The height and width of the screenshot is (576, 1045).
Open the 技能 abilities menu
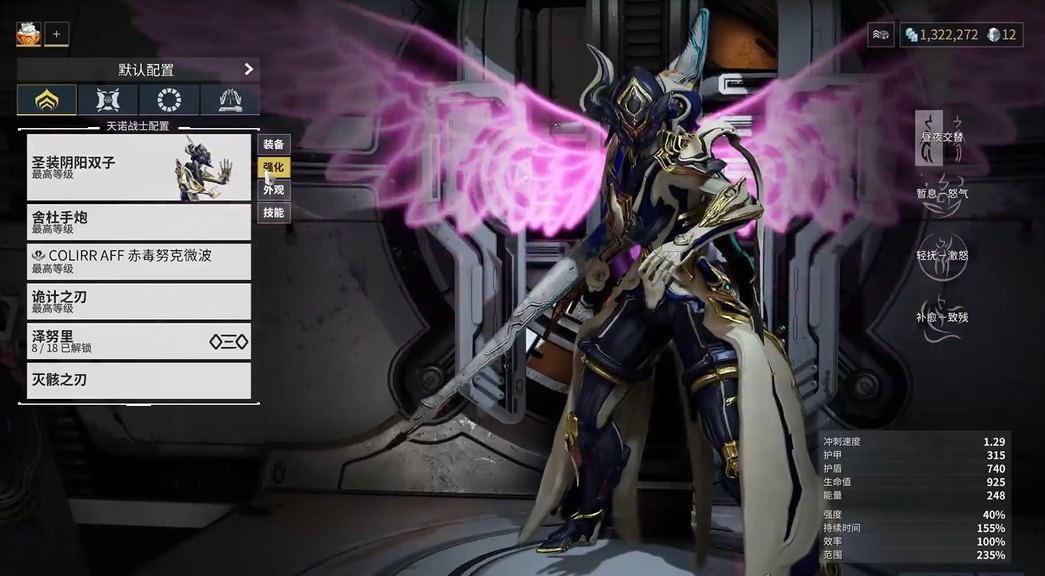click(274, 212)
